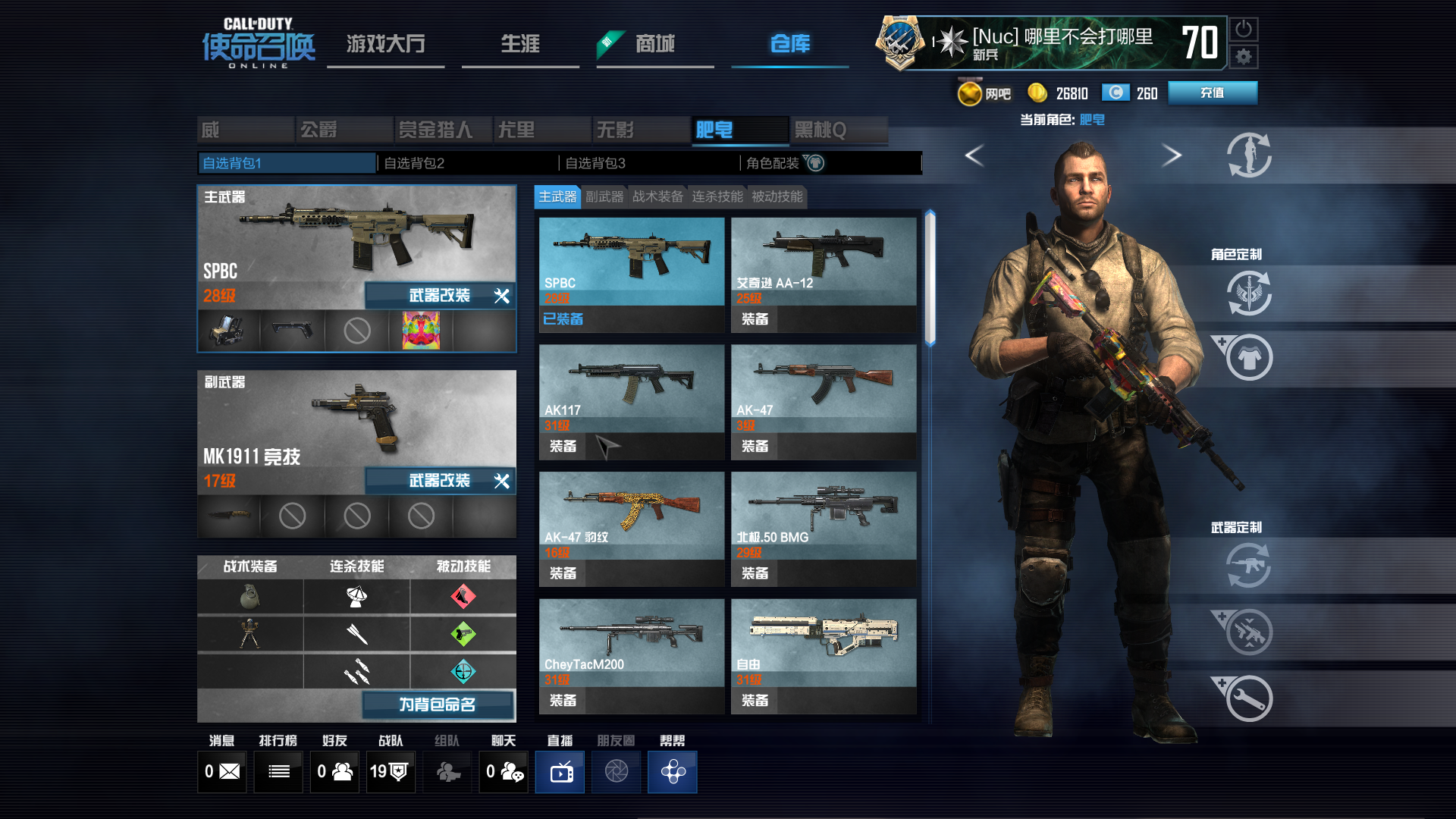The width and height of the screenshot is (1456, 819).
Task: Open the 战队 clan panel
Action: pos(390,772)
